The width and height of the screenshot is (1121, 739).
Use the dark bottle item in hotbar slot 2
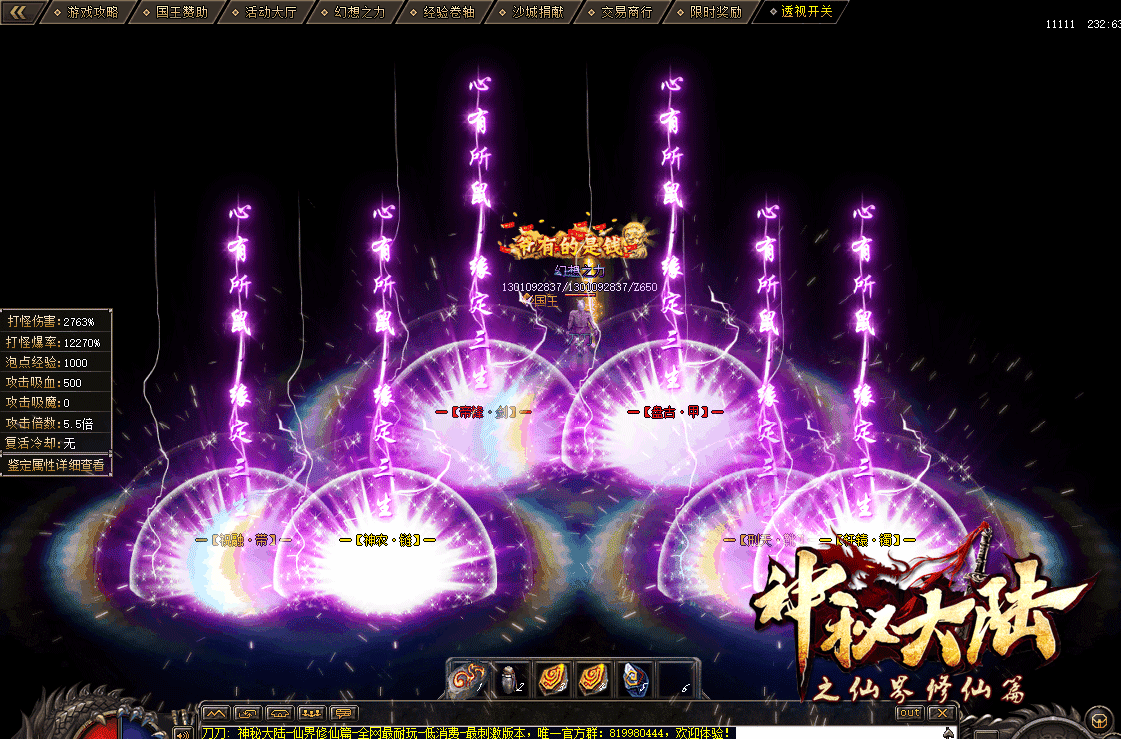tap(510, 678)
